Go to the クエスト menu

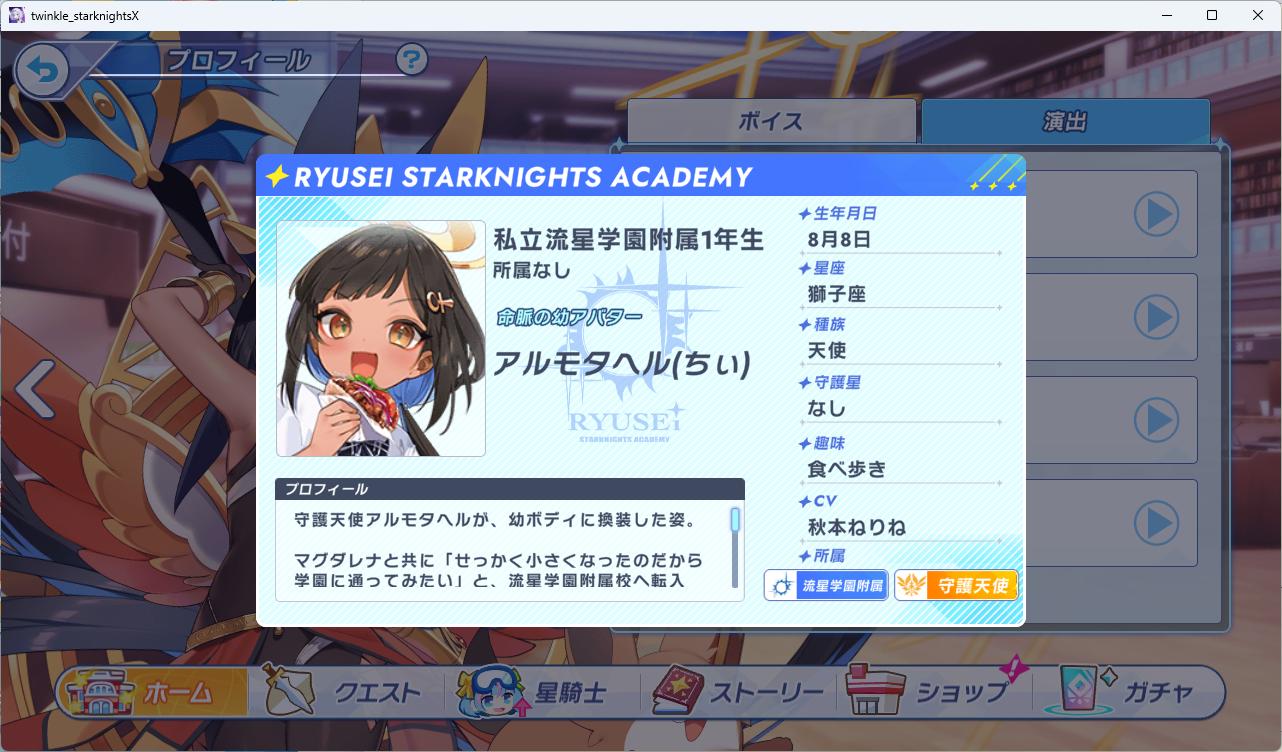pyautogui.click(x=352, y=692)
